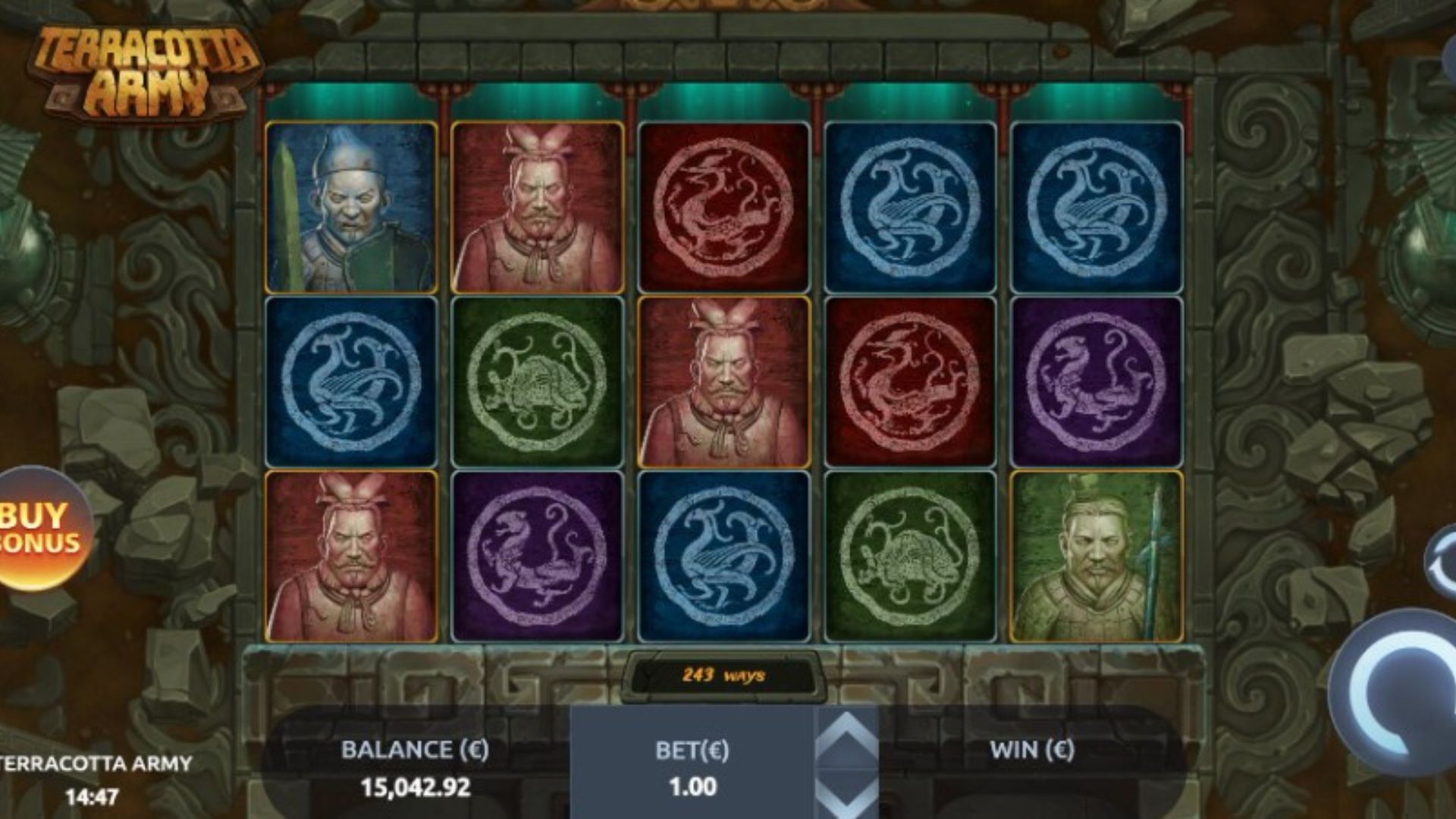
Task: Open the bet amount selector panel
Action: coord(692,767)
